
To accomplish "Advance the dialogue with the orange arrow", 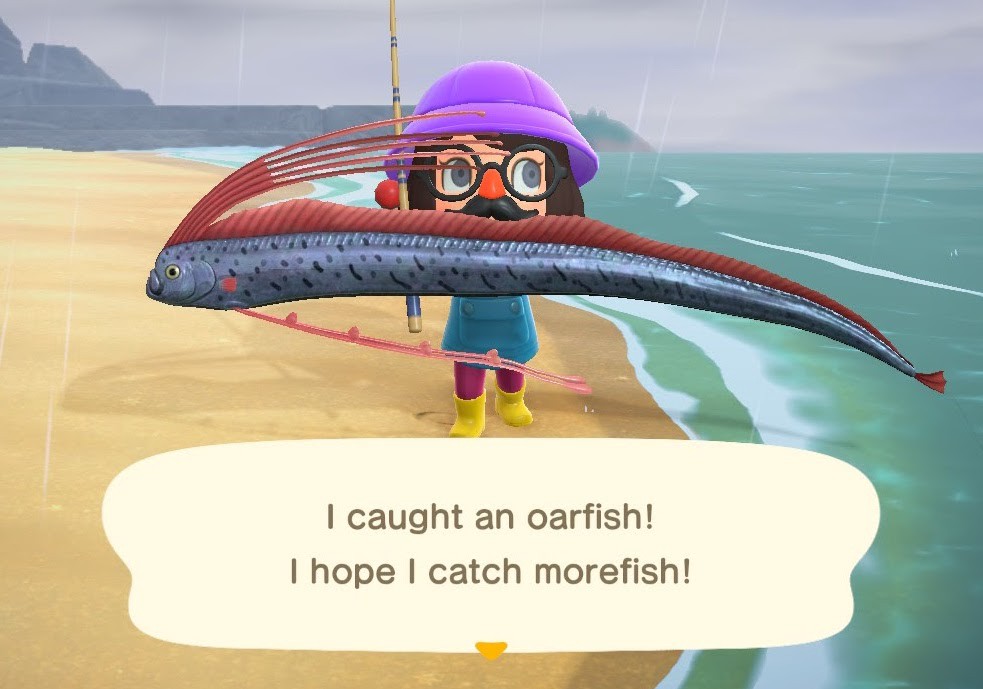I will point(490,651).
